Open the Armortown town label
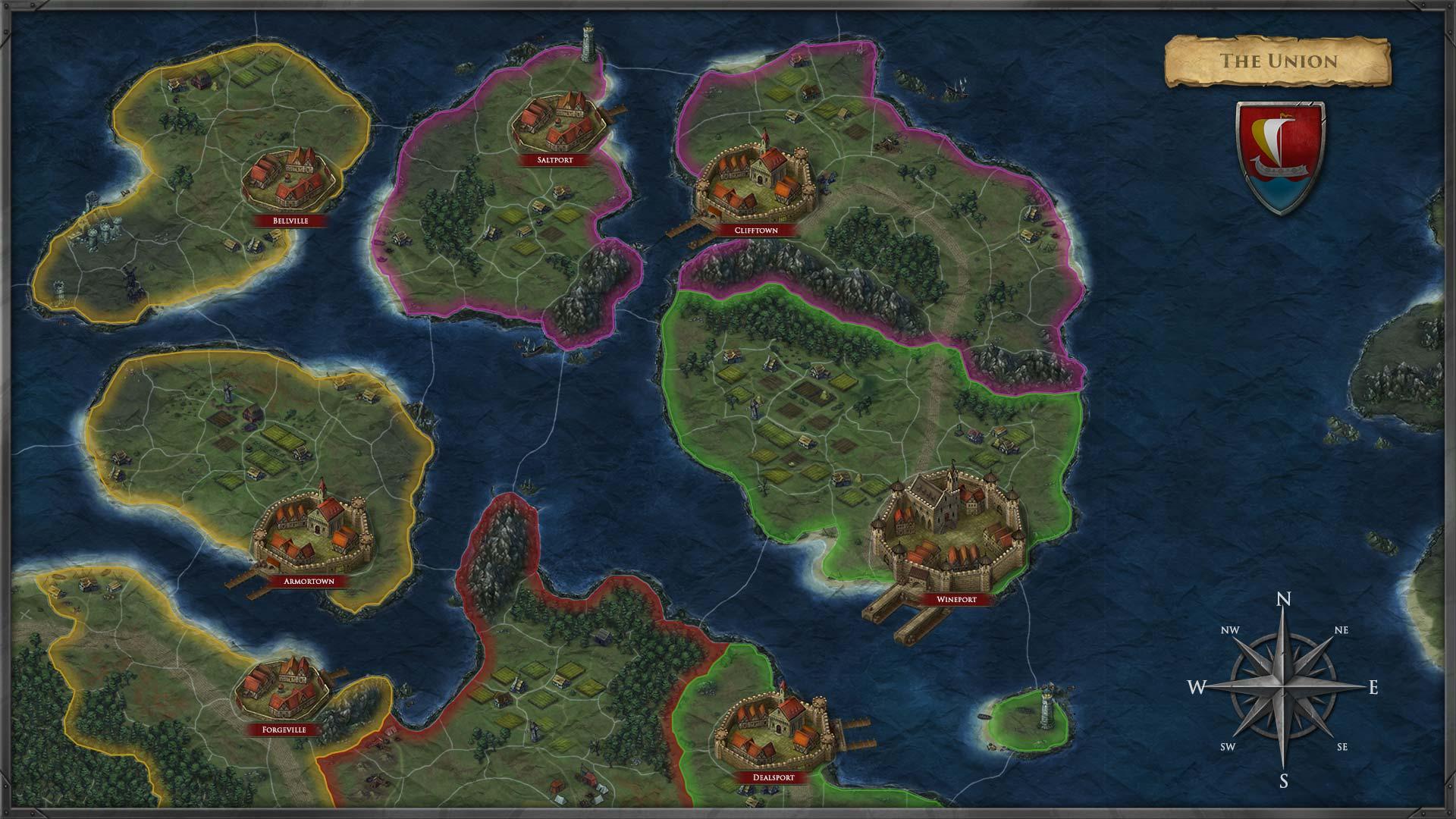Image resolution: width=1456 pixels, height=819 pixels. point(309,582)
